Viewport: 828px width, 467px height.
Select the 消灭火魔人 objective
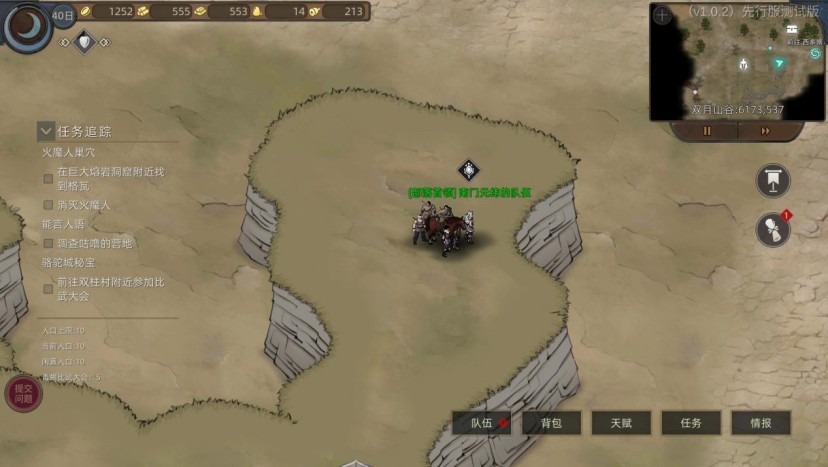pyautogui.click(x=84, y=205)
